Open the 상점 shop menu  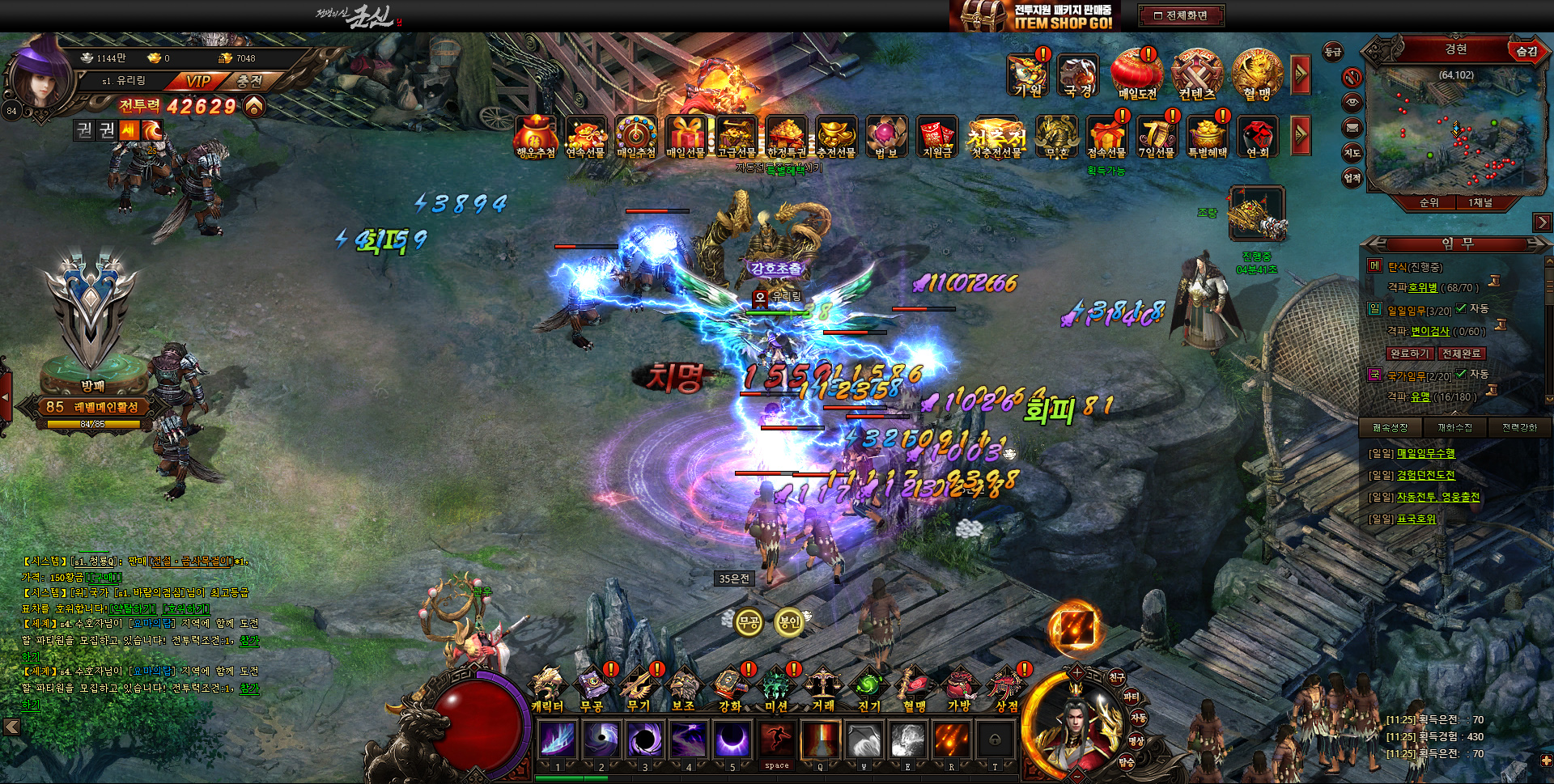pyautogui.click(x=1006, y=688)
